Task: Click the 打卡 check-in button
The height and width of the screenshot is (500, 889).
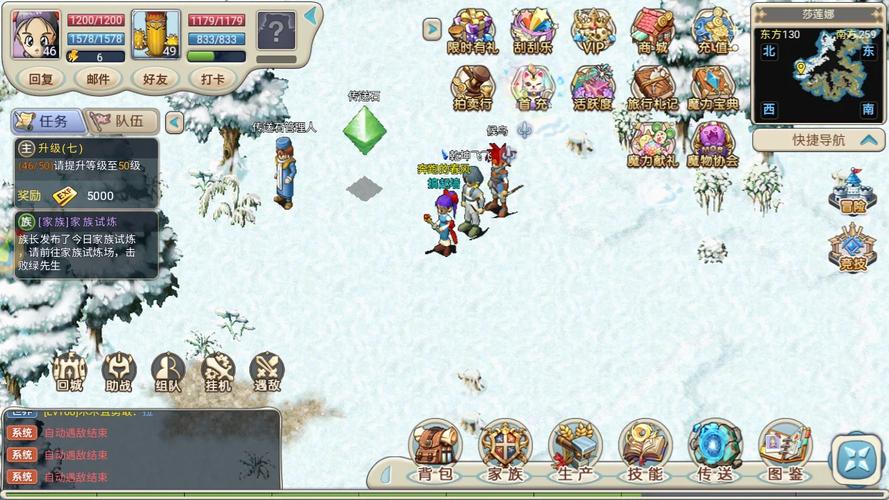Action: click(212, 79)
